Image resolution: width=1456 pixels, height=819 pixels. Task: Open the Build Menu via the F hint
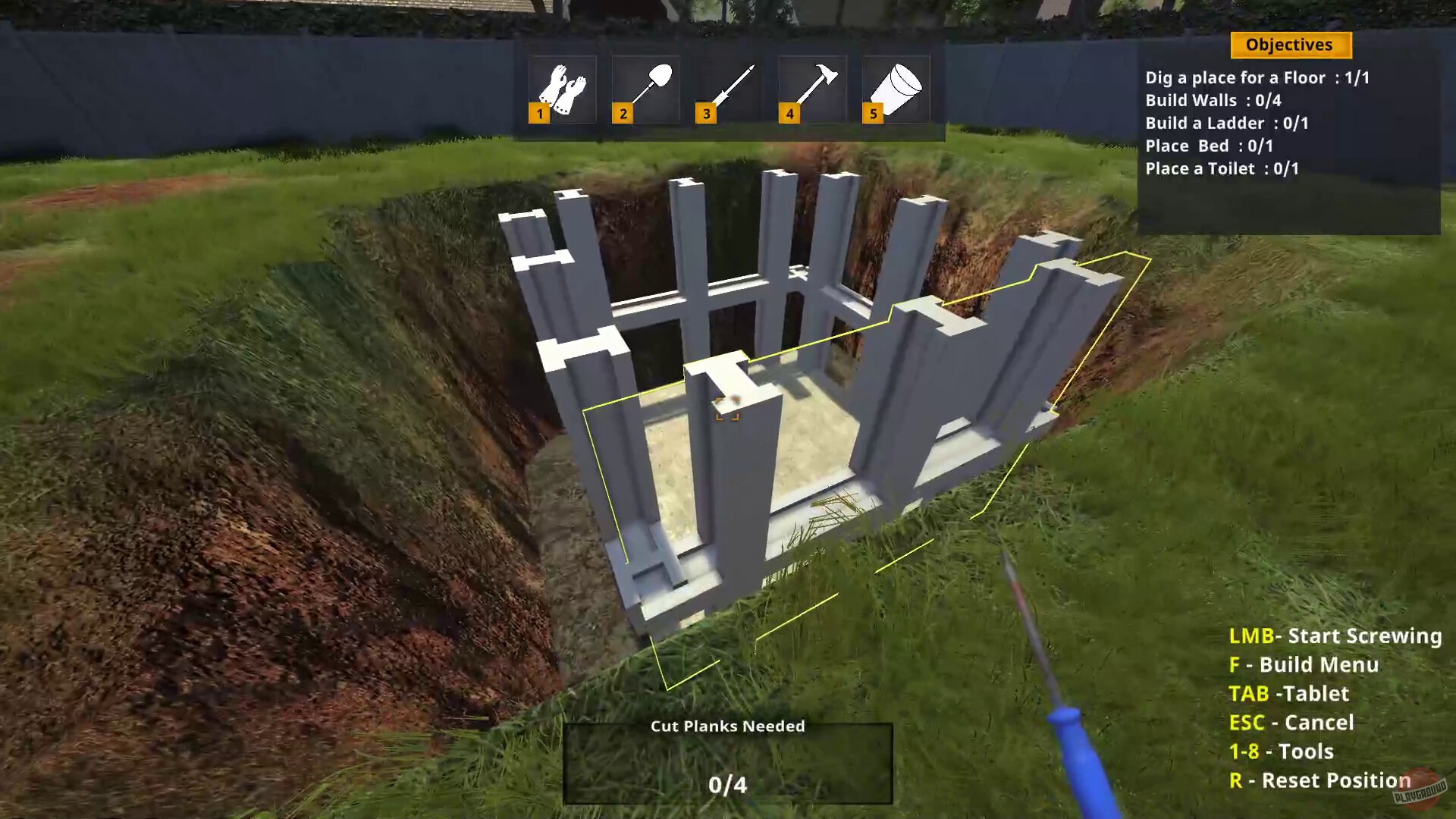pos(1303,665)
